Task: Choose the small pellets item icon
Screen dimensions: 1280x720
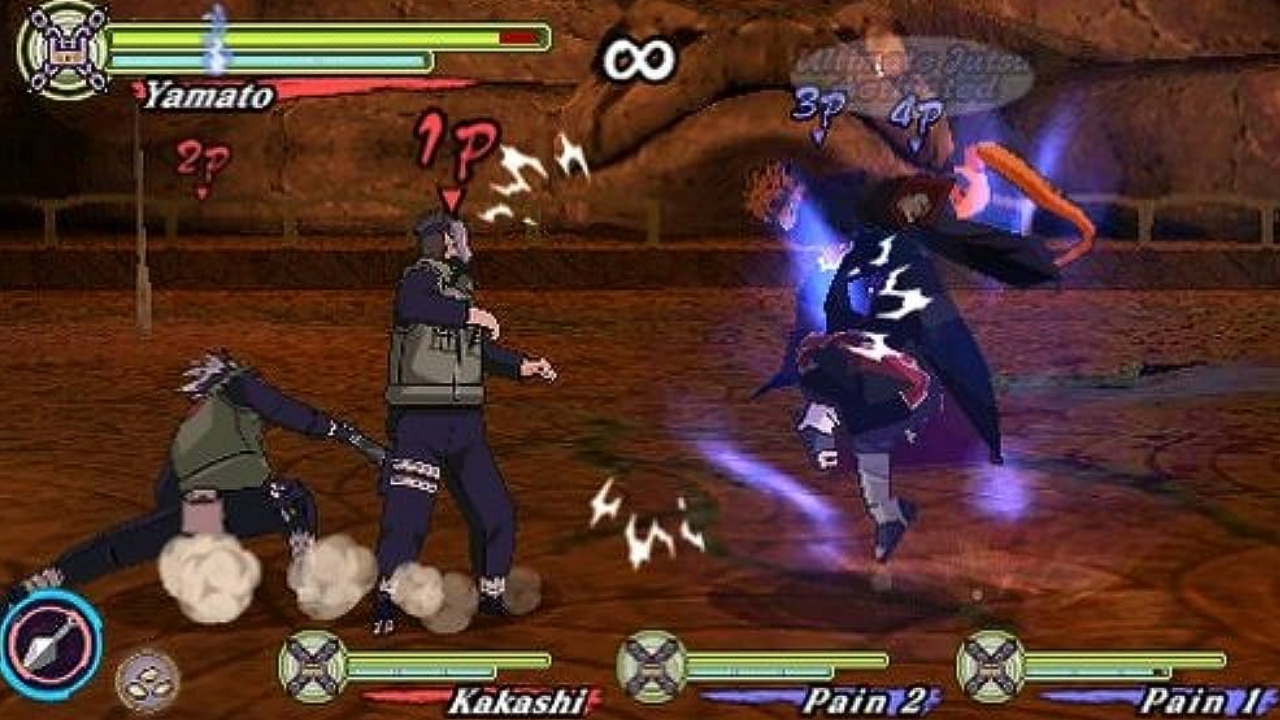Action: (x=147, y=681)
